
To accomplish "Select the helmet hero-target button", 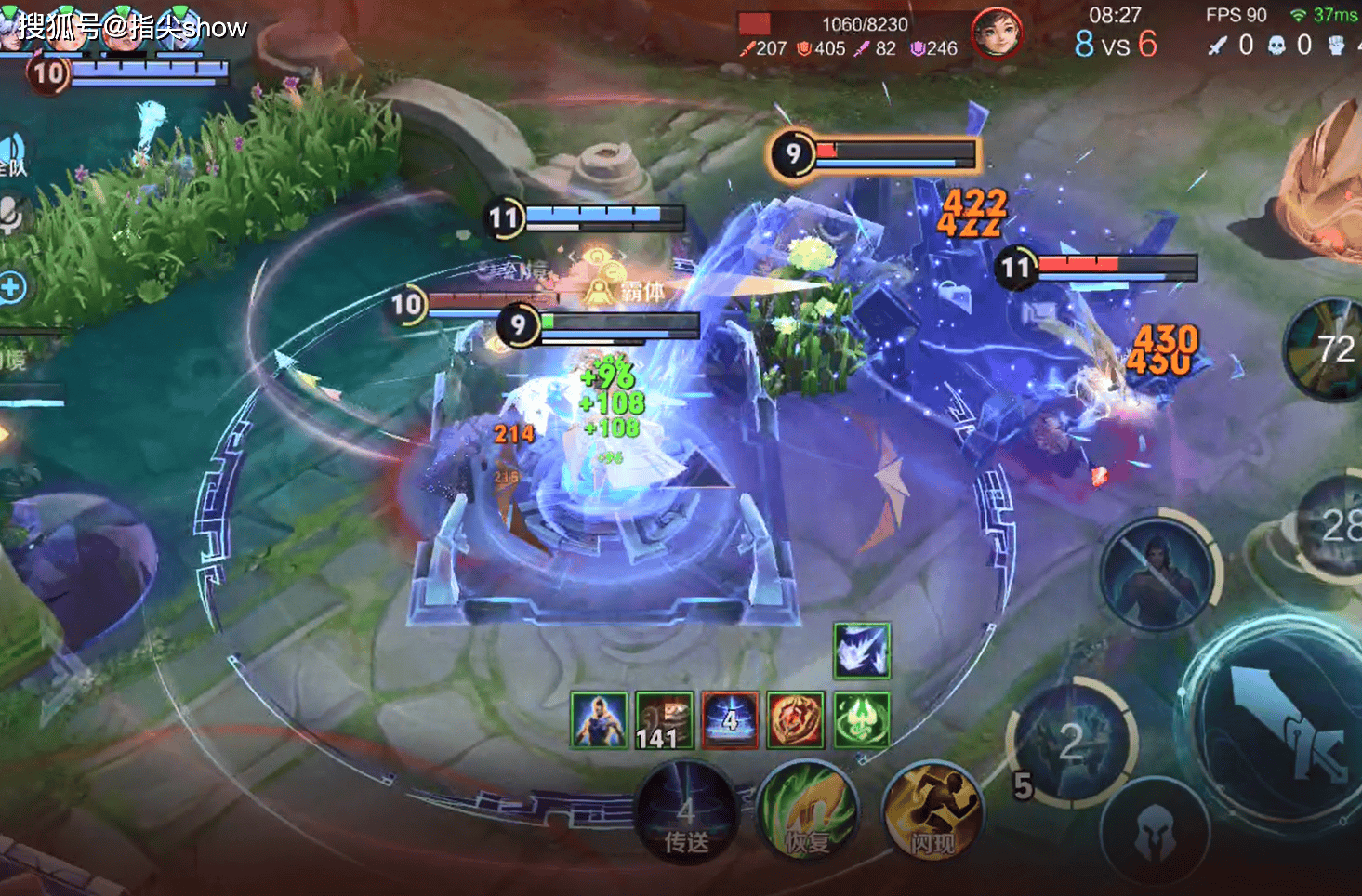I will (1156, 830).
